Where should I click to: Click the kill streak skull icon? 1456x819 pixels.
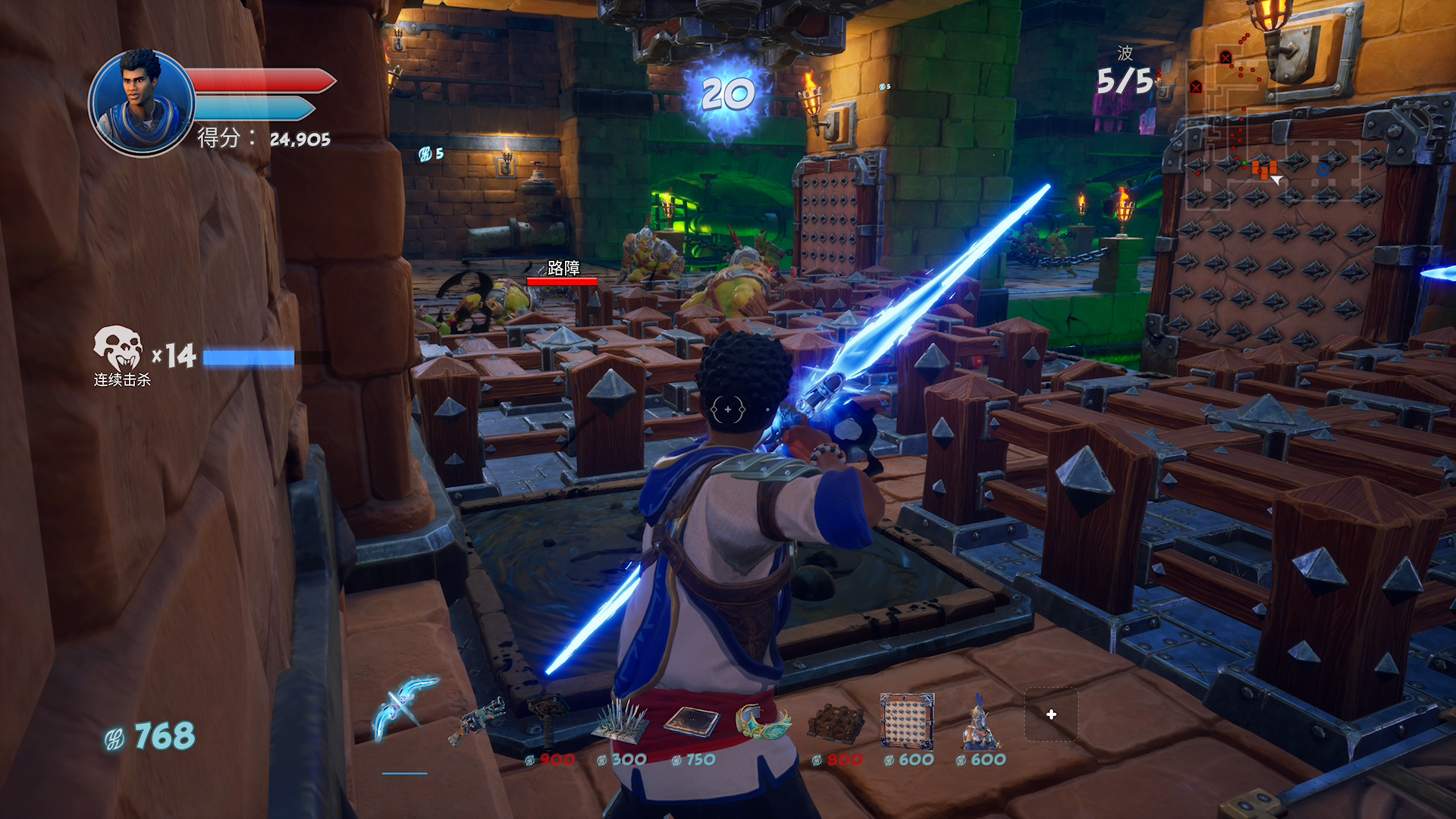click(x=118, y=349)
